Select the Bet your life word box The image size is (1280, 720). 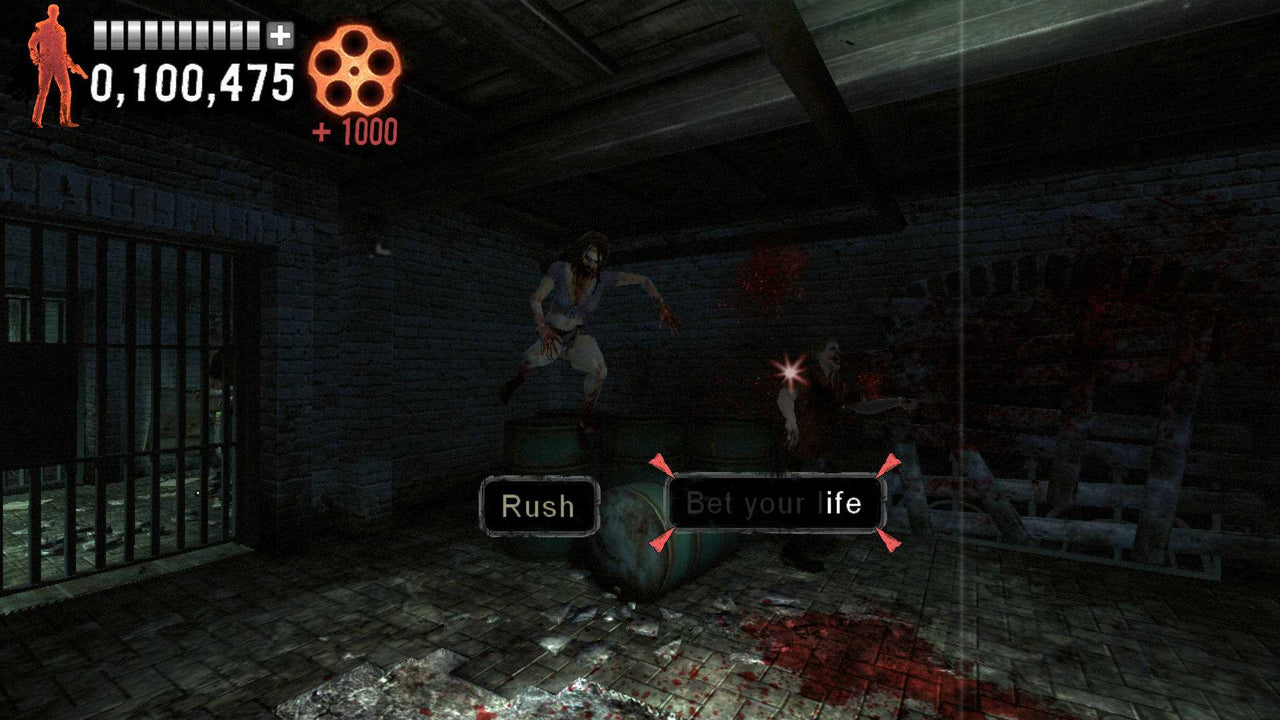[x=775, y=504]
